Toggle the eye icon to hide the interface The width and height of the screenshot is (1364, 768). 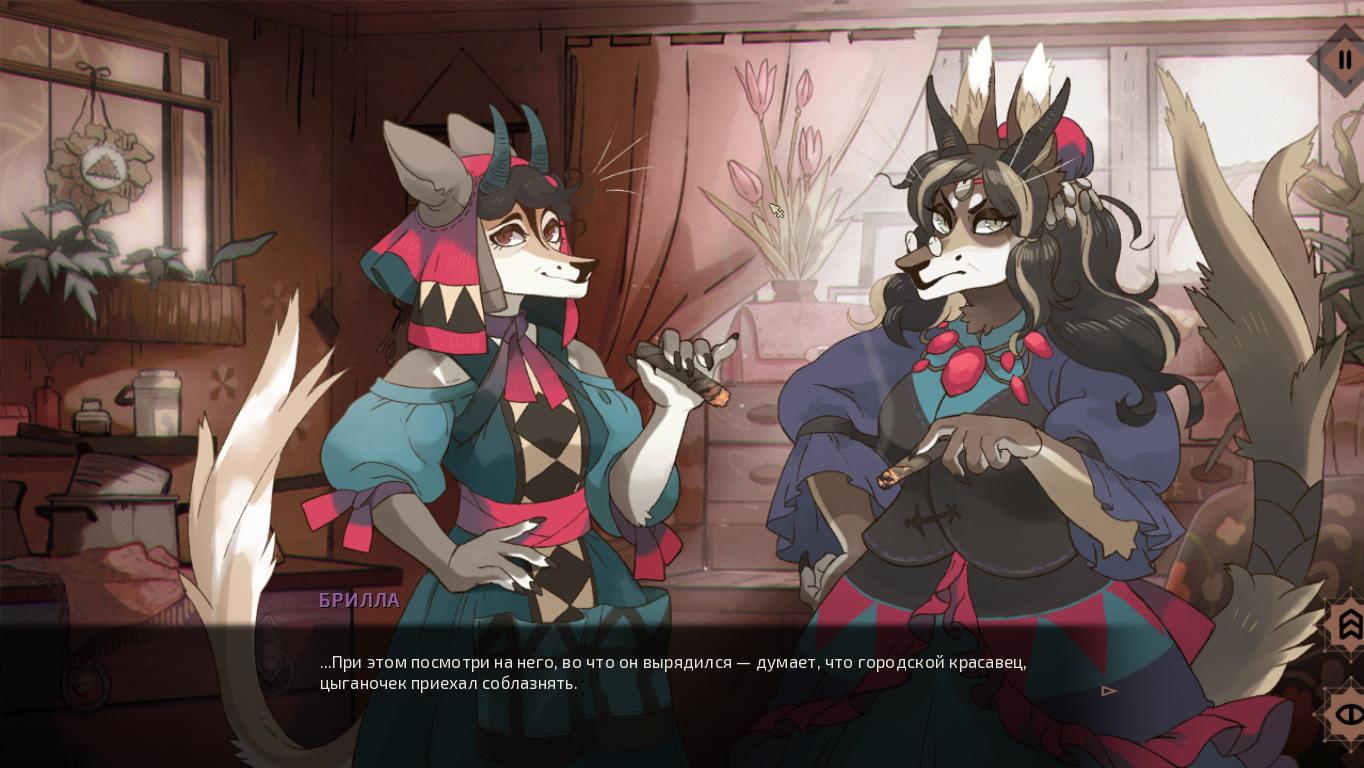click(1348, 714)
